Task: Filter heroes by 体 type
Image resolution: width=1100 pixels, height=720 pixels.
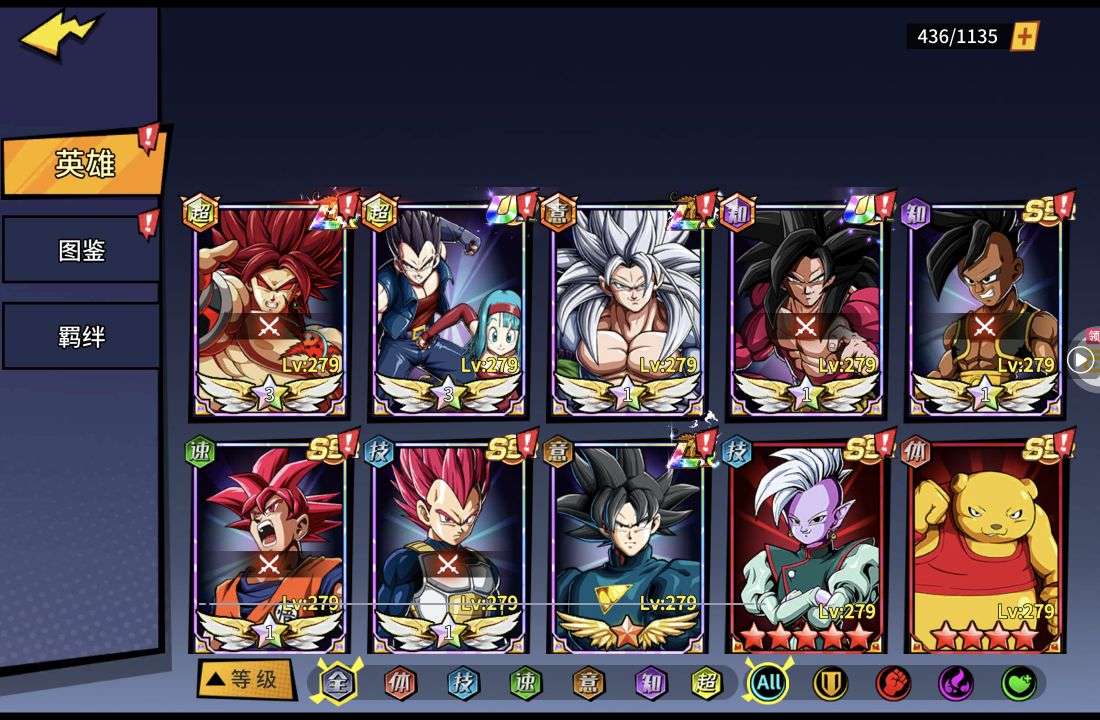Action: pyautogui.click(x=400, y=683)
